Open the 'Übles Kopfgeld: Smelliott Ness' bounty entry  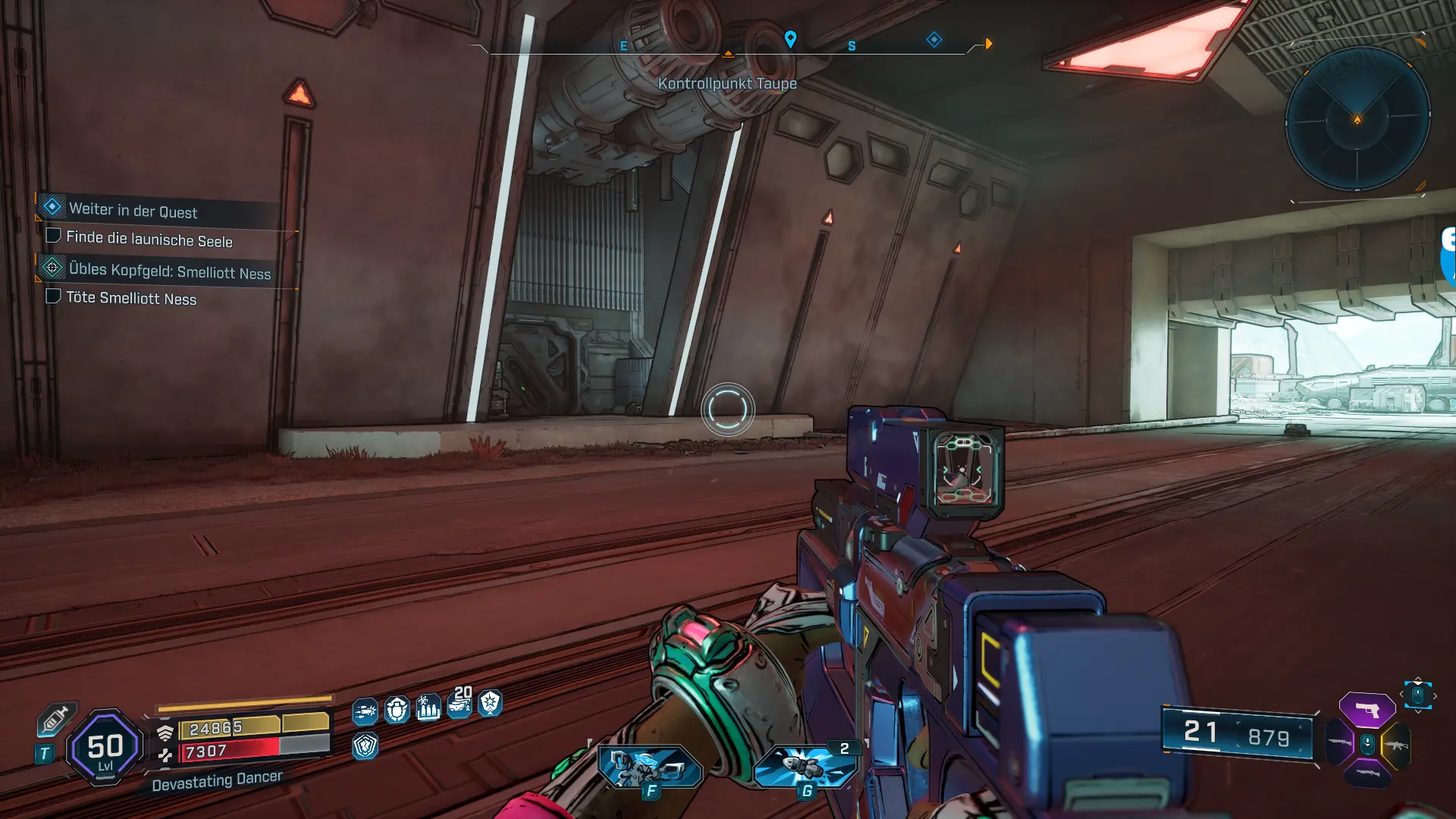point(169,271)
